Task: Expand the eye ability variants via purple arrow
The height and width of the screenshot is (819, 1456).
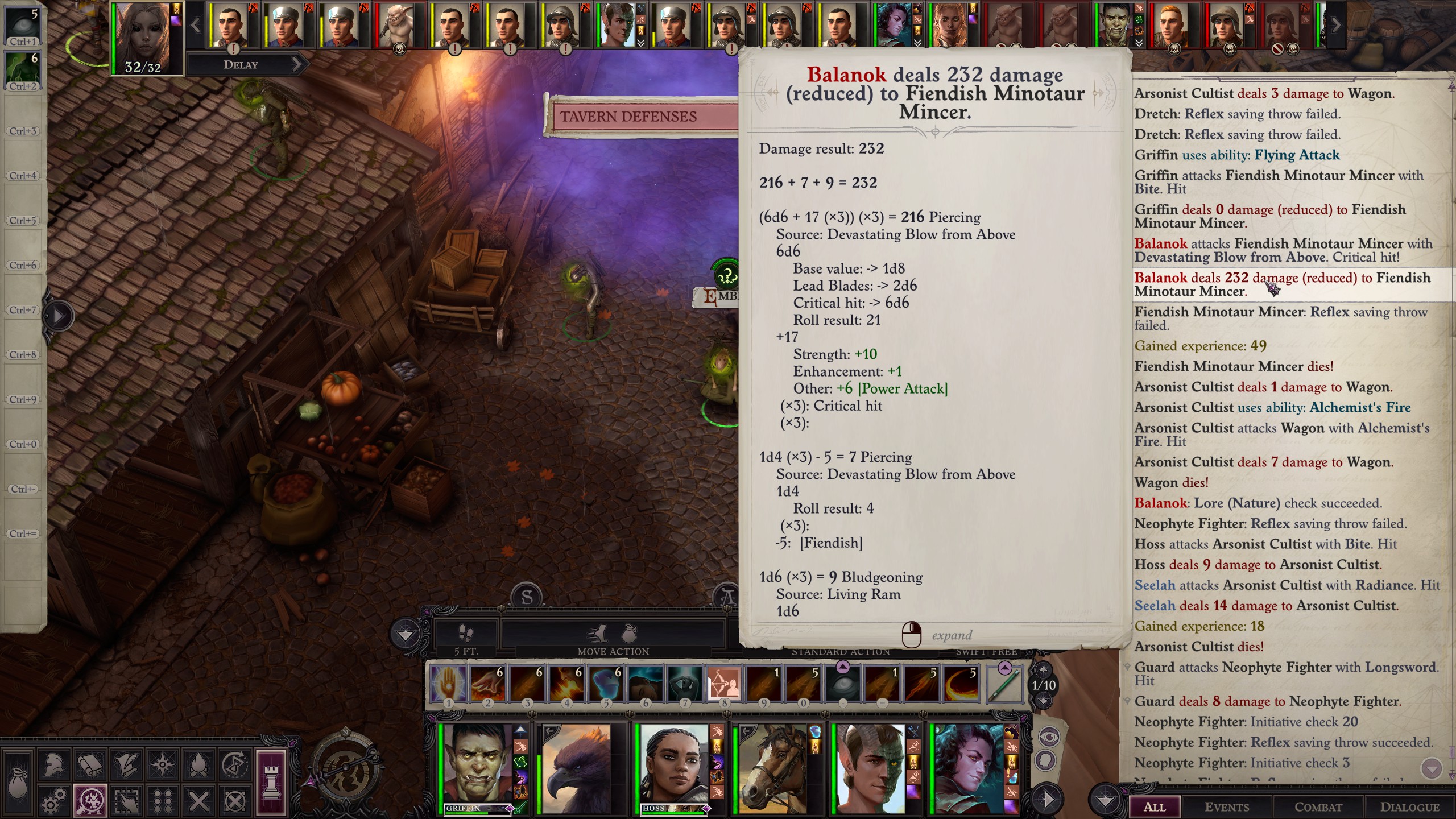Action: (843, 667)
